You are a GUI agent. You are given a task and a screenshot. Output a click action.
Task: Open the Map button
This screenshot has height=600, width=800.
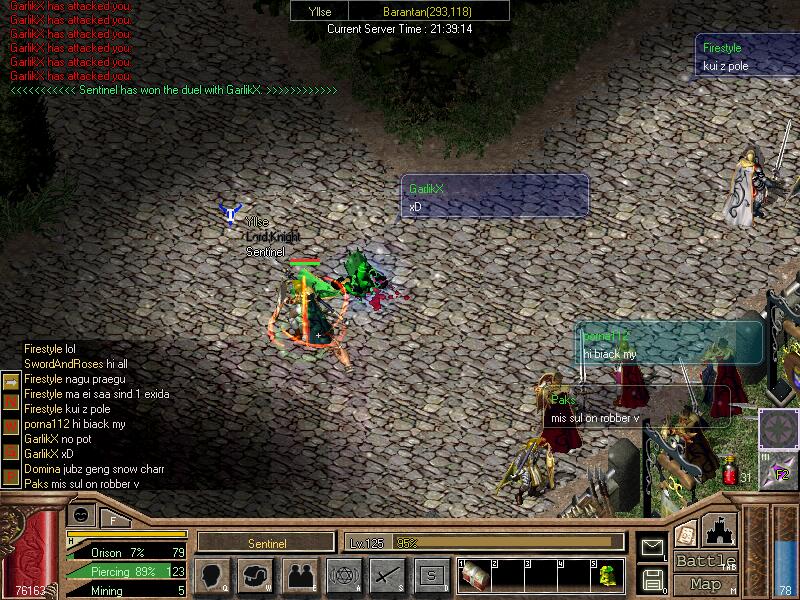click(705, 584)
